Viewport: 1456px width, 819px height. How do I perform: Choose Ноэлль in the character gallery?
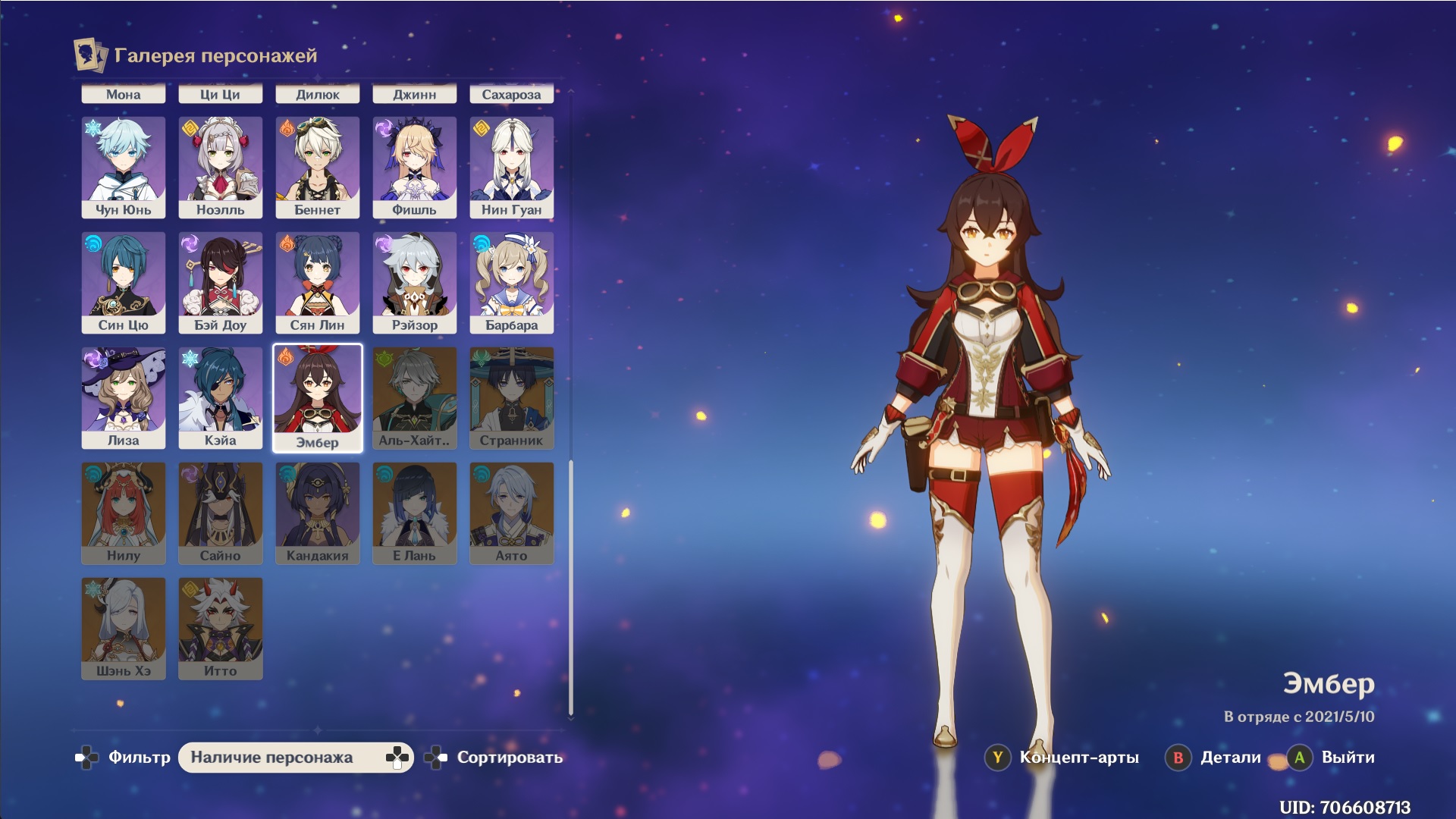click(x=221, y=168)
